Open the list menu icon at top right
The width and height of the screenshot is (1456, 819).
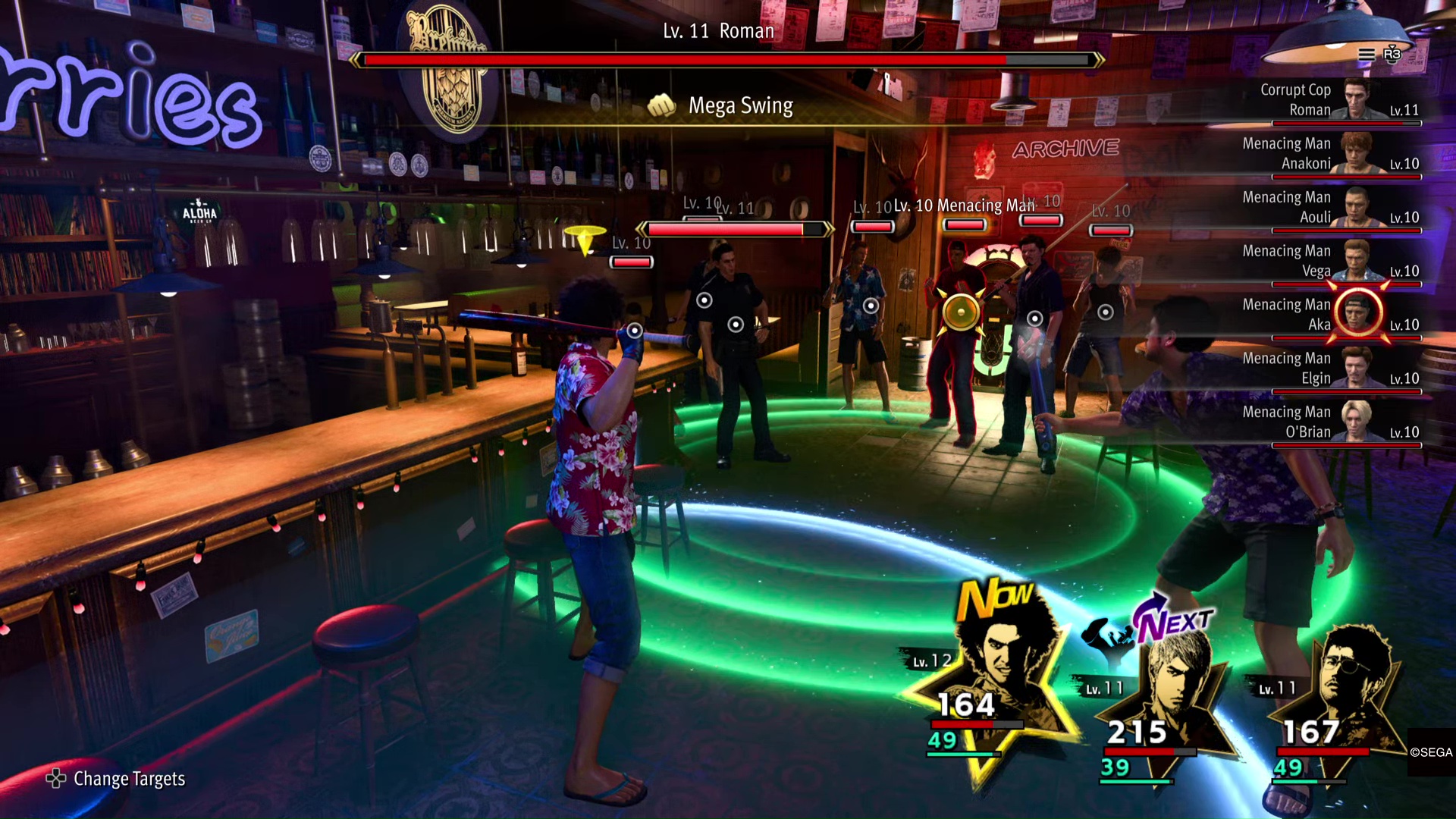[x=1367, y=54]
